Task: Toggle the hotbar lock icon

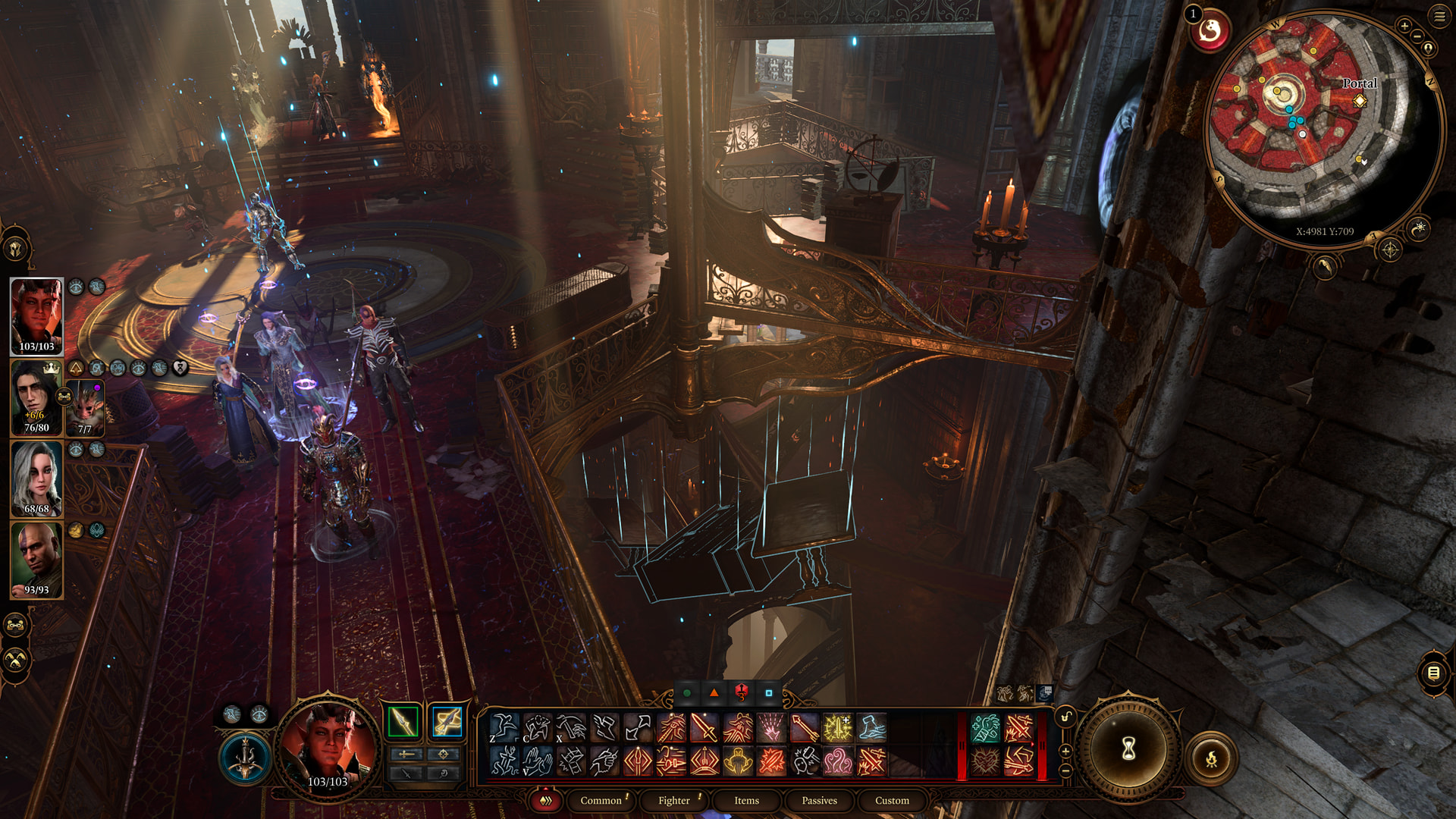Action: (1066, 717)
